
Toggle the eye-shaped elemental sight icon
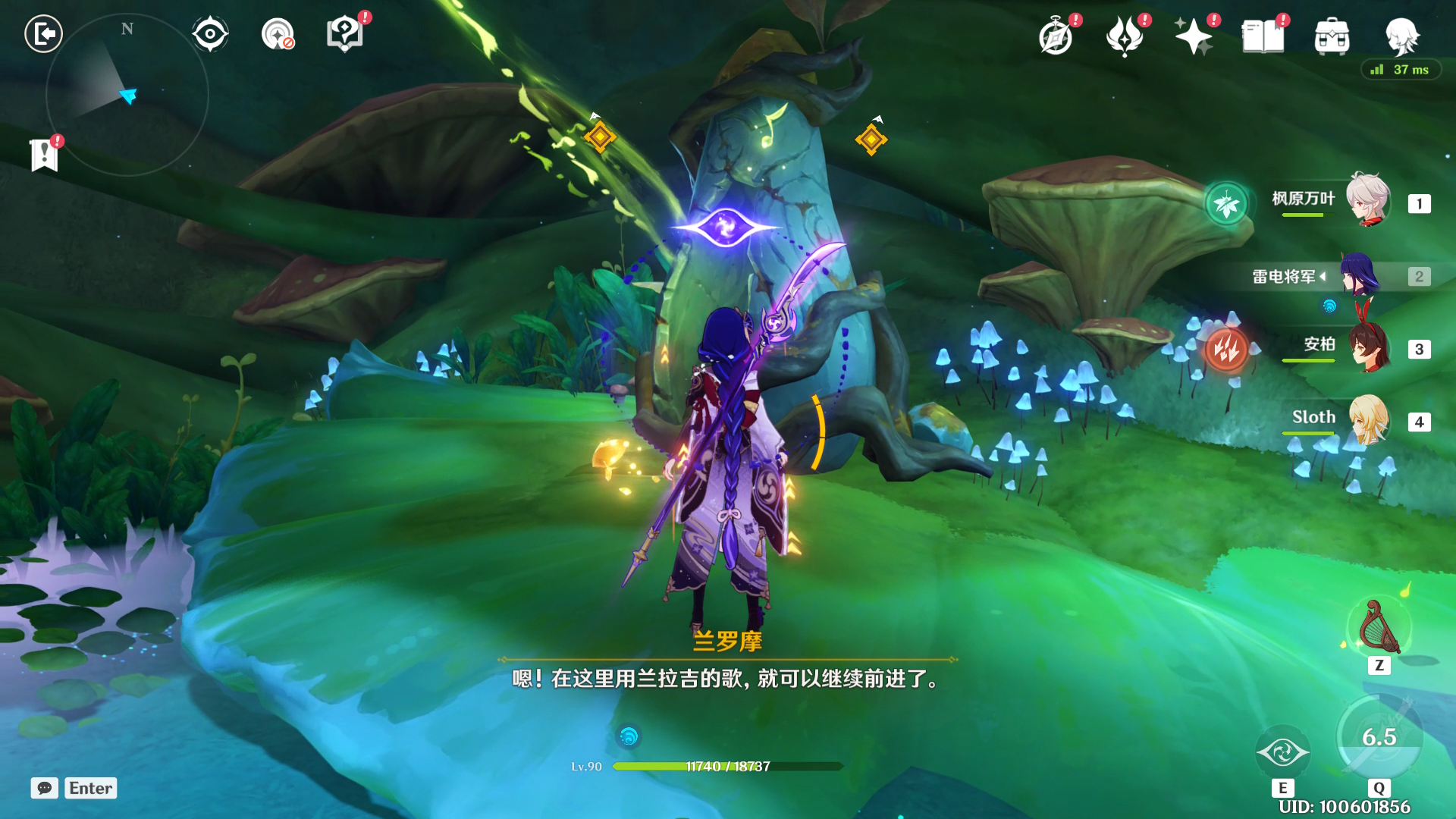click(209, 34)
